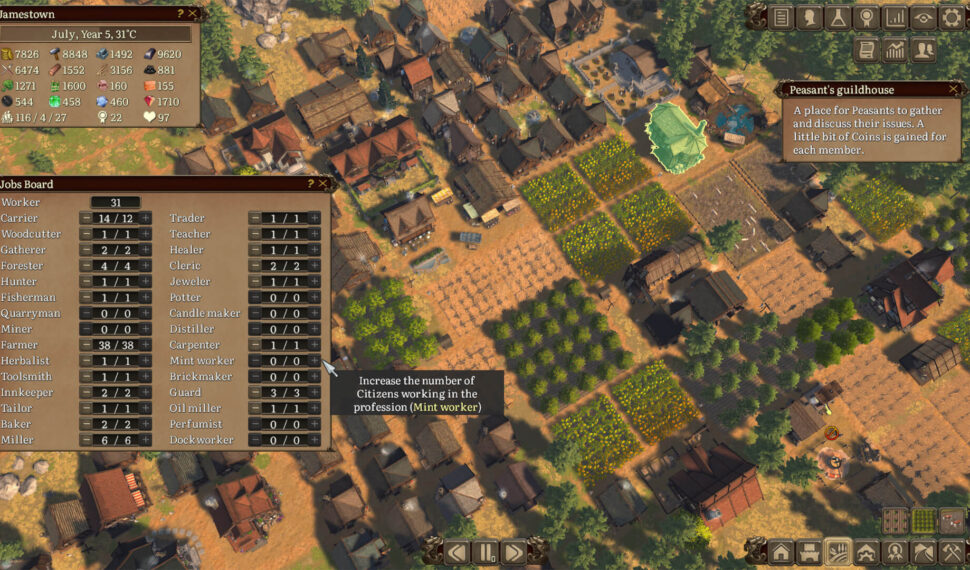Add a Distiller worker

314,329
